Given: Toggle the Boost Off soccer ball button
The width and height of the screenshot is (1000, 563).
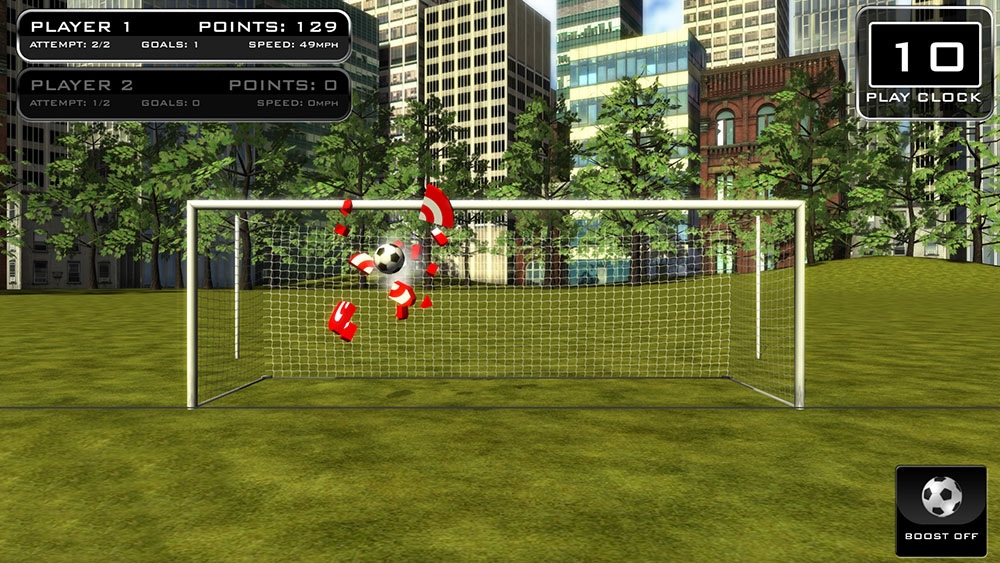Looking at the screenshot, I should tap(940, 508).
